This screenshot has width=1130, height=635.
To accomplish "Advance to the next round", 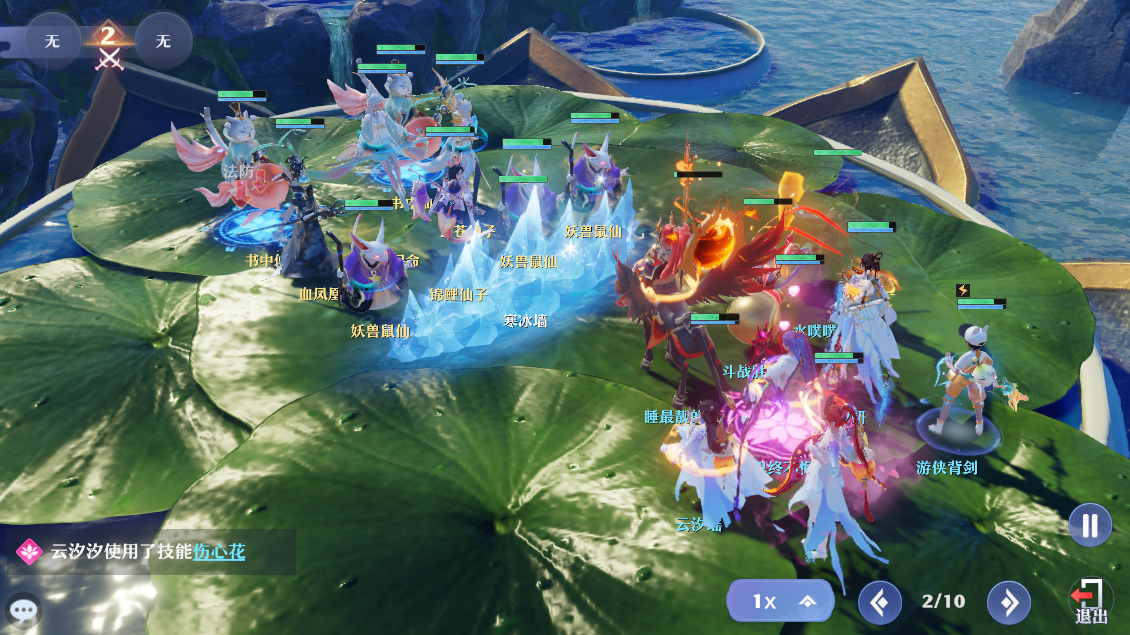I will pos(1008,602).
